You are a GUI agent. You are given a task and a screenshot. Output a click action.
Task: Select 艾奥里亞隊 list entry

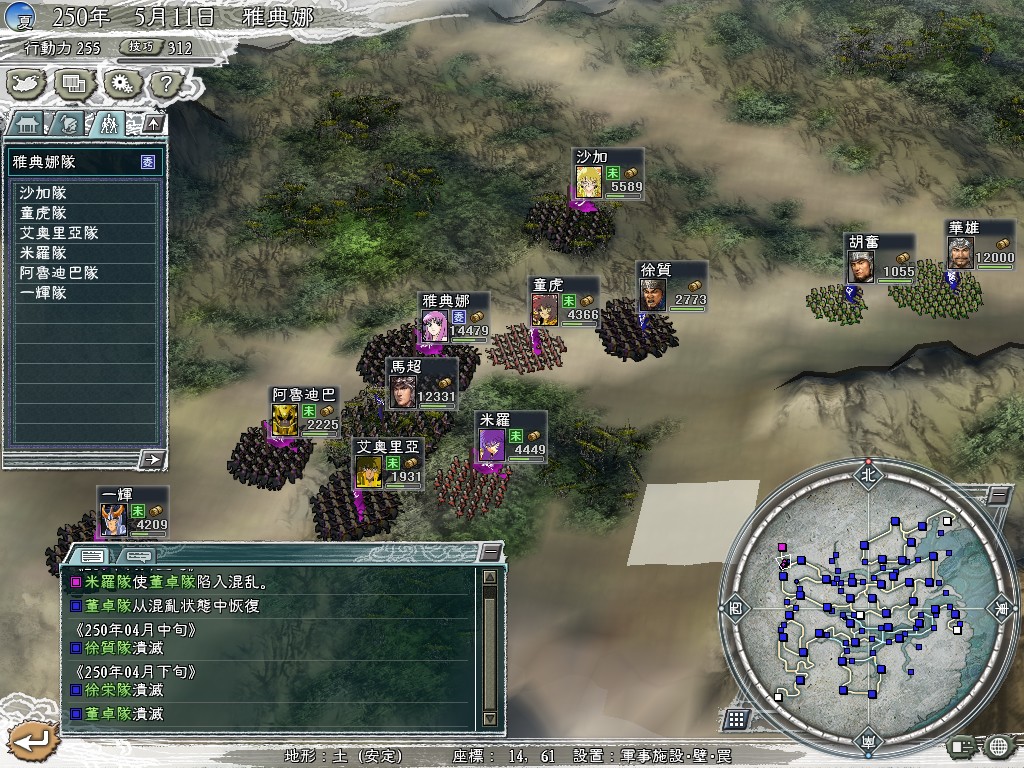[85, 233]
